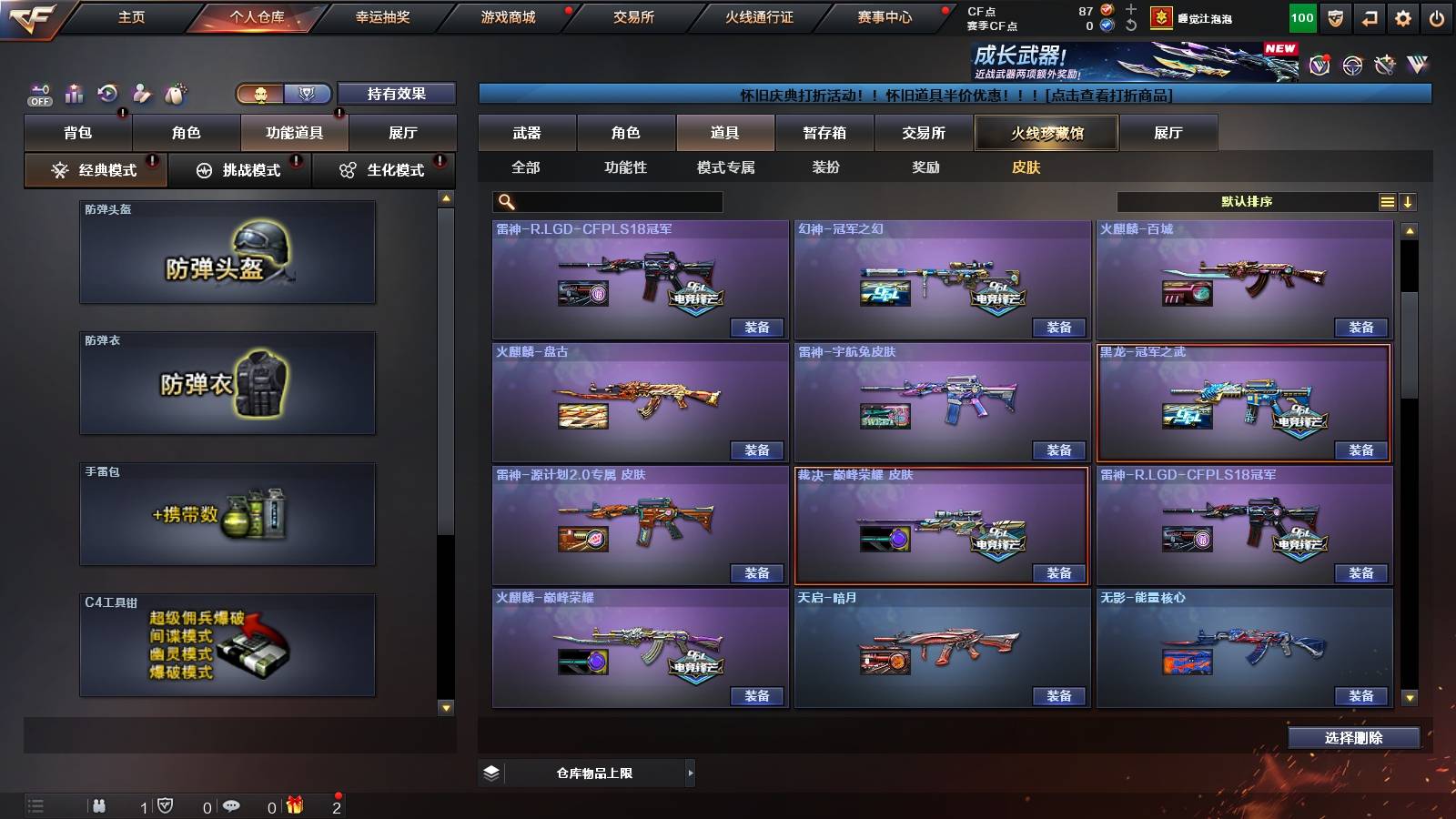Open the settings gear icon at top right
This screenshot has width=1456, height=819.
(1403, 16)
